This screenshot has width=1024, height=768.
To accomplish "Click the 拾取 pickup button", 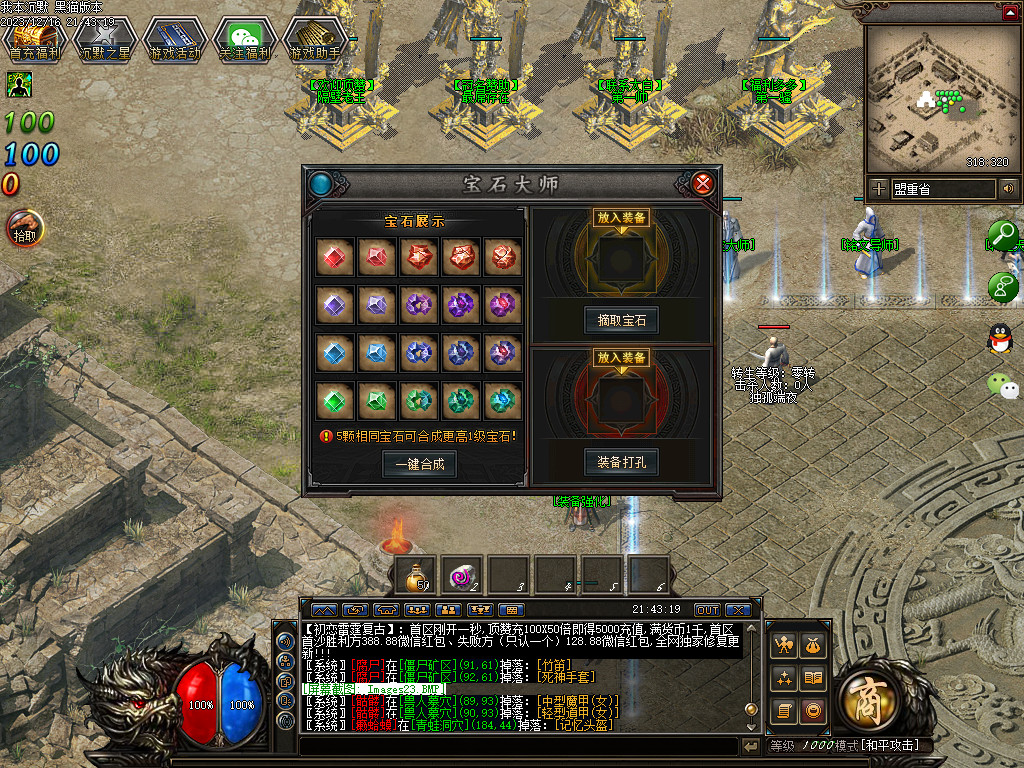I will click(24, 228).
